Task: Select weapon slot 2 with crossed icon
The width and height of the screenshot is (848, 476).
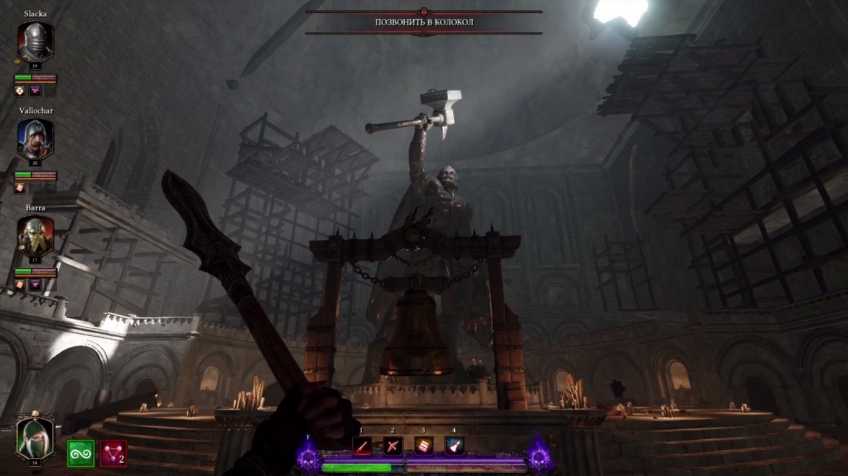Action: [x=393, y=446]
